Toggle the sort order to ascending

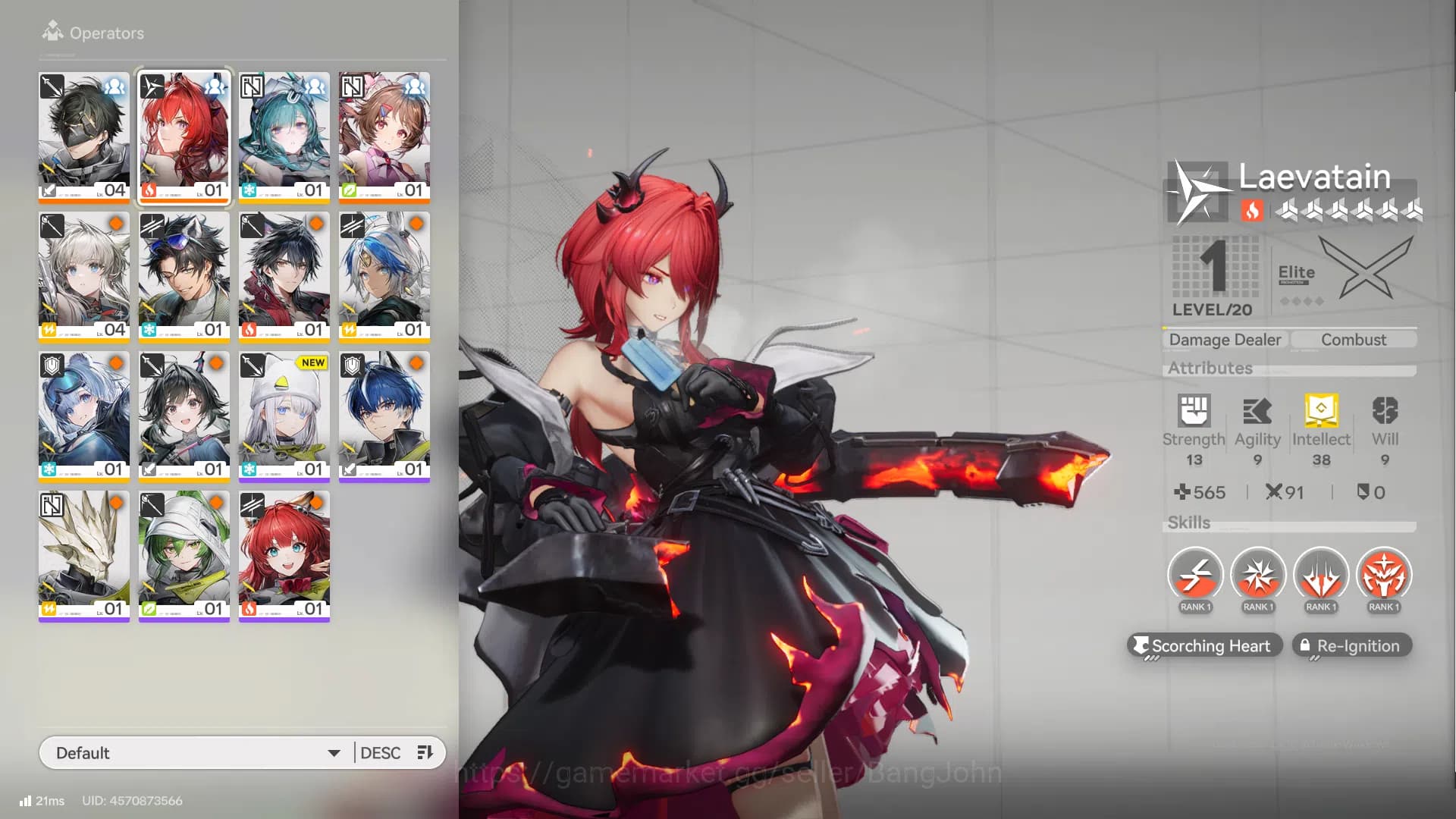pyautogui.click(x=425, y=752)
